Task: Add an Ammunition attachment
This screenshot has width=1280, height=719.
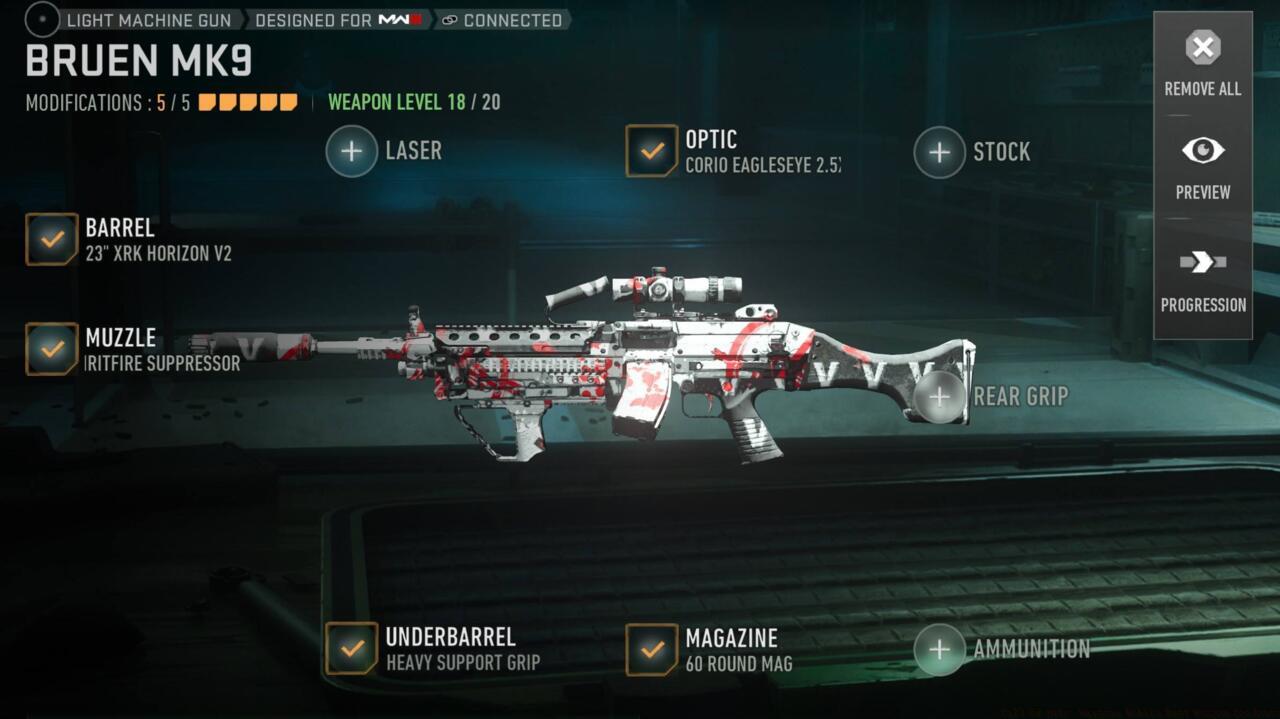Action: [940, 650]
